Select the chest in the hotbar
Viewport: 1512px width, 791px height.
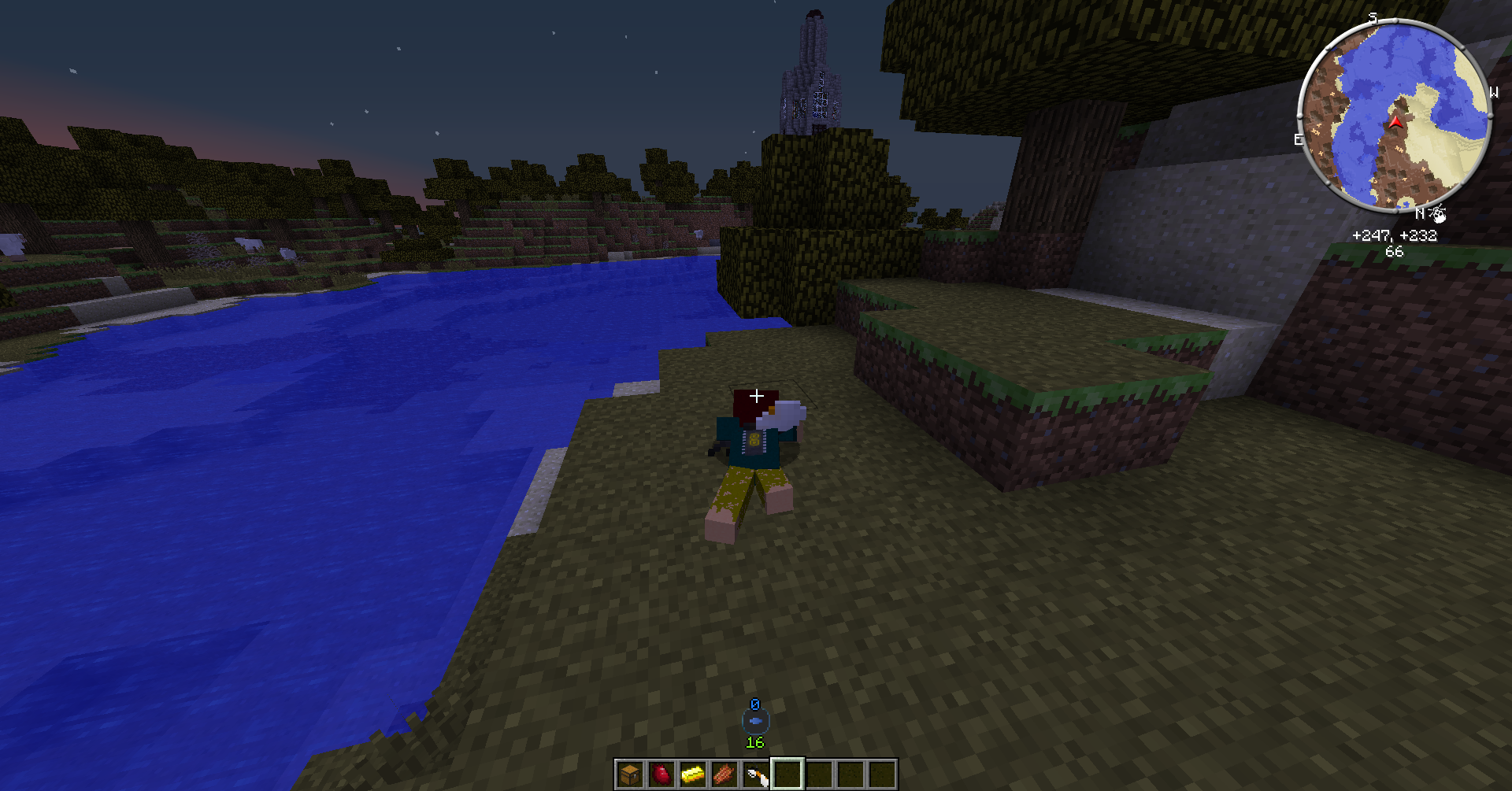tap(630, 774)
